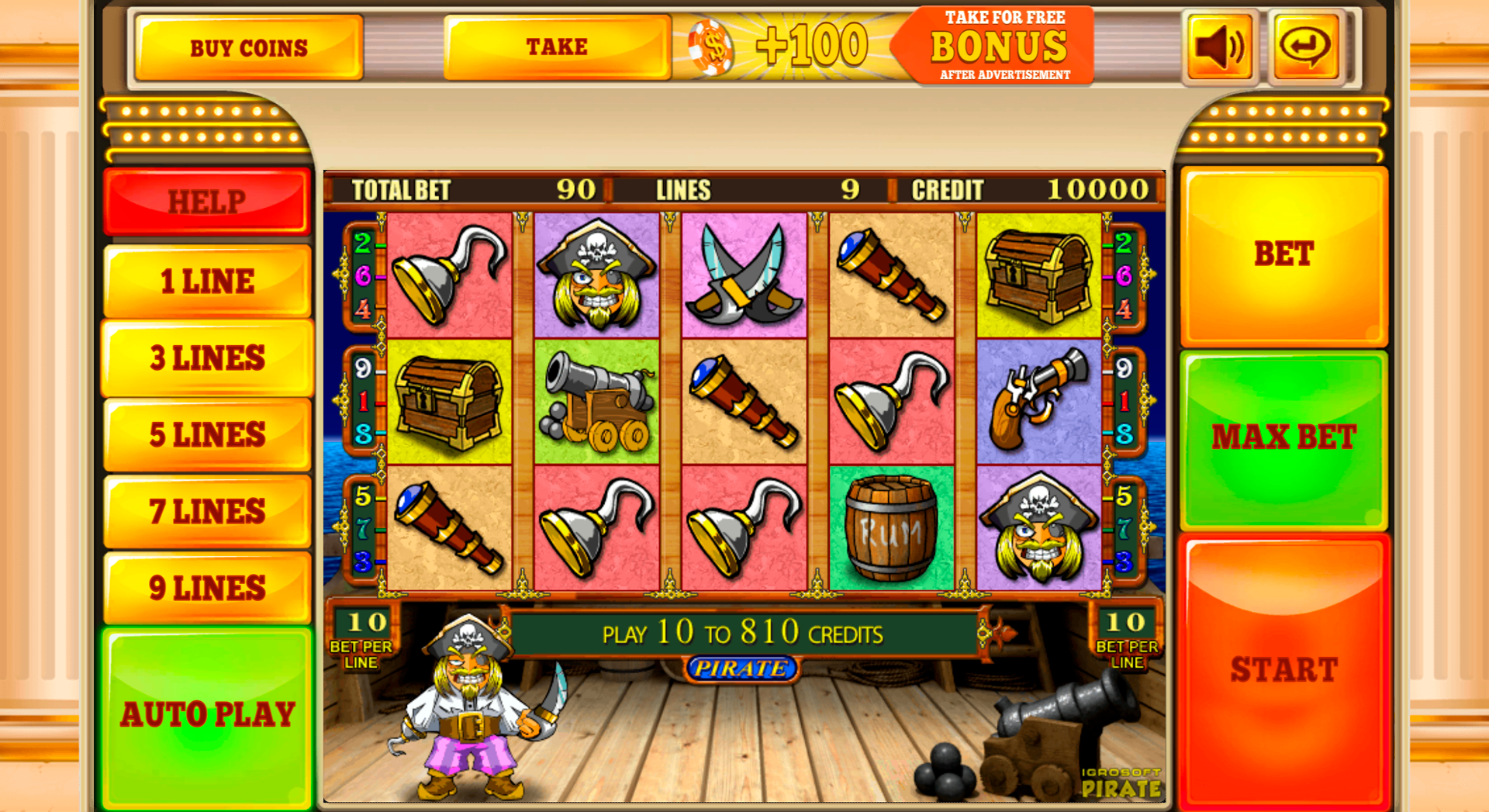This screenshot has width=1489, height=812.
Task: Open the Help screen
Action: pos(207,202)
